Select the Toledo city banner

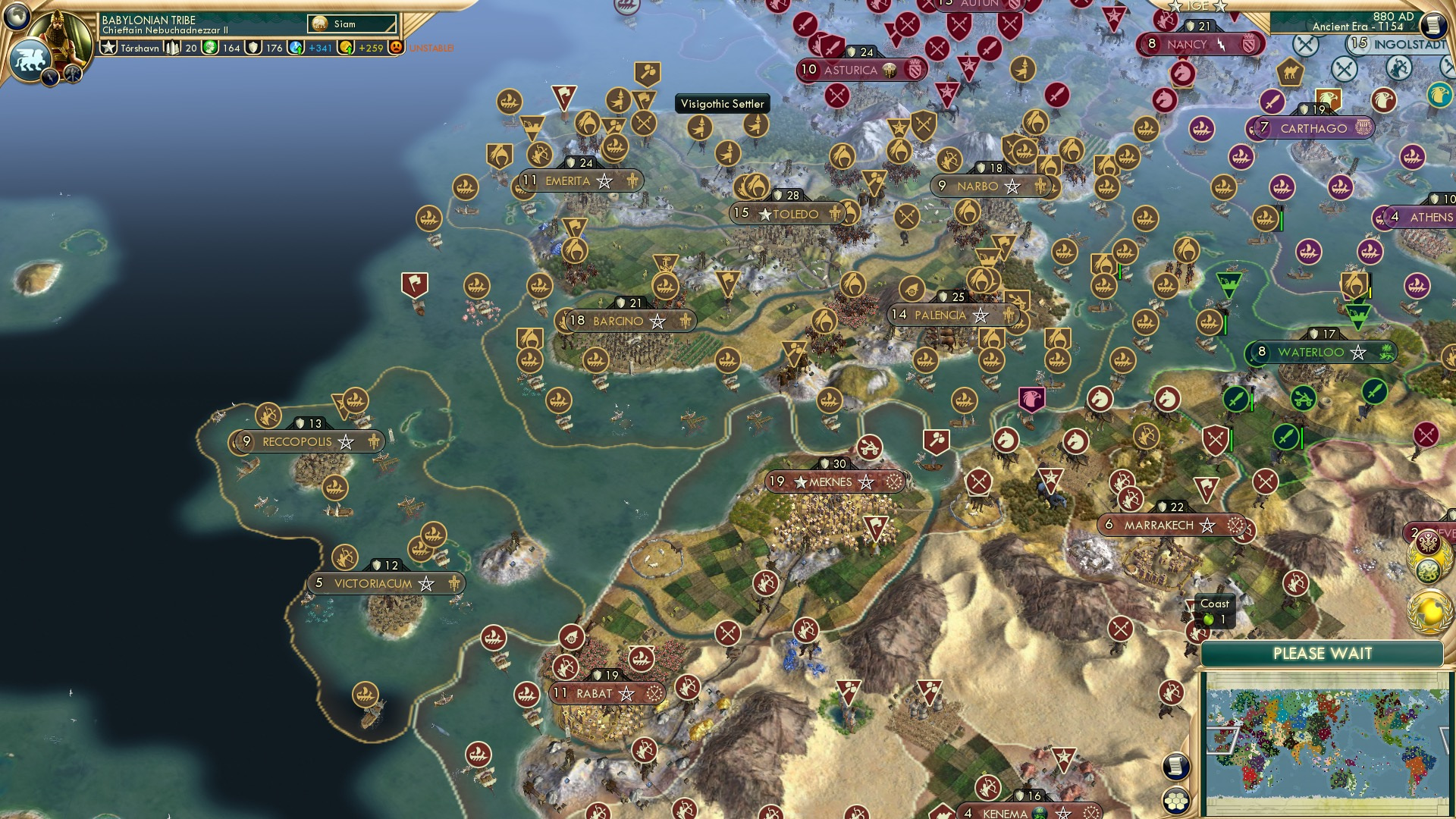click(x=789, y=214)
